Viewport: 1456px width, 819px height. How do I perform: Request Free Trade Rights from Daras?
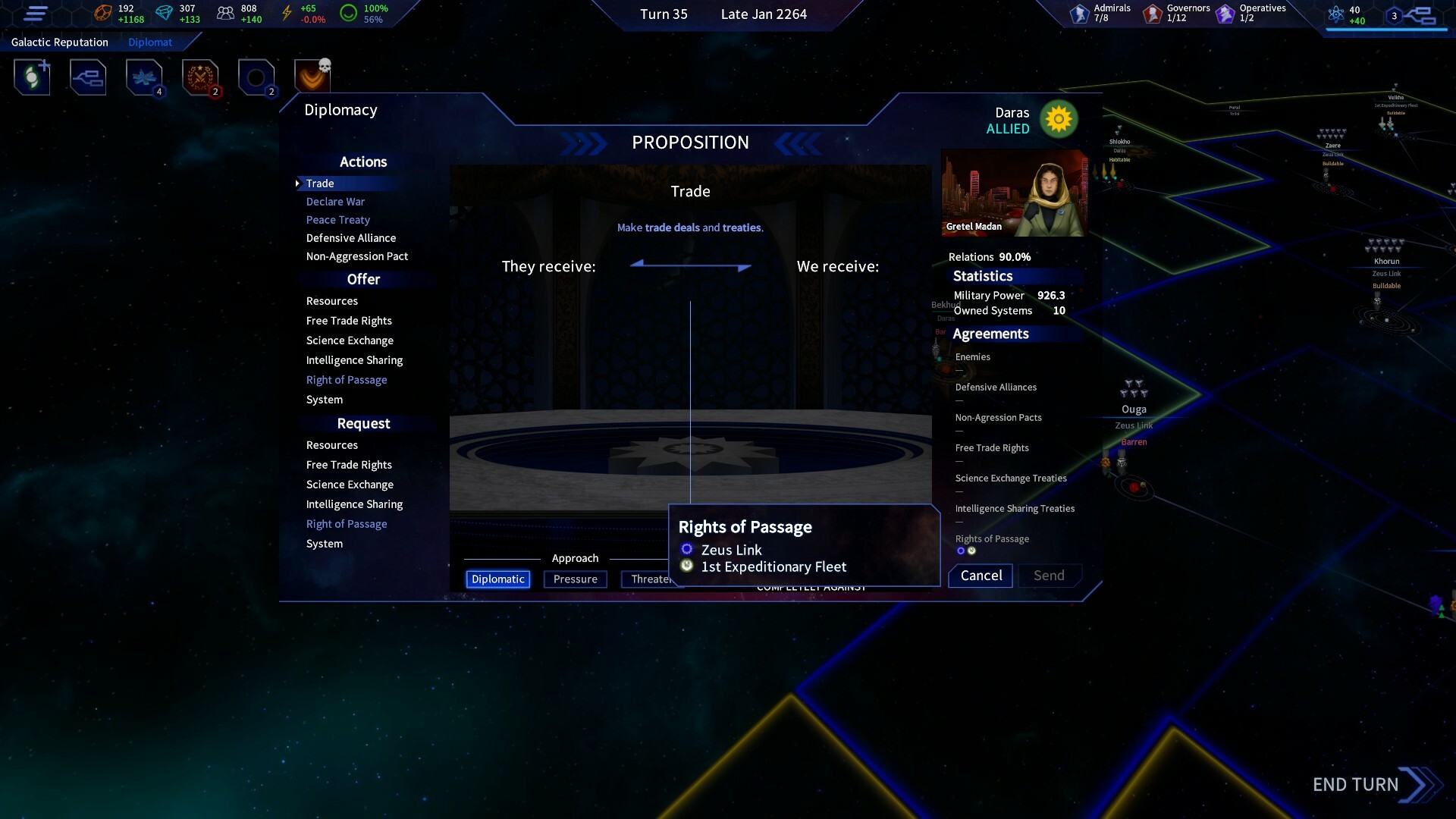tap(349, 465)
